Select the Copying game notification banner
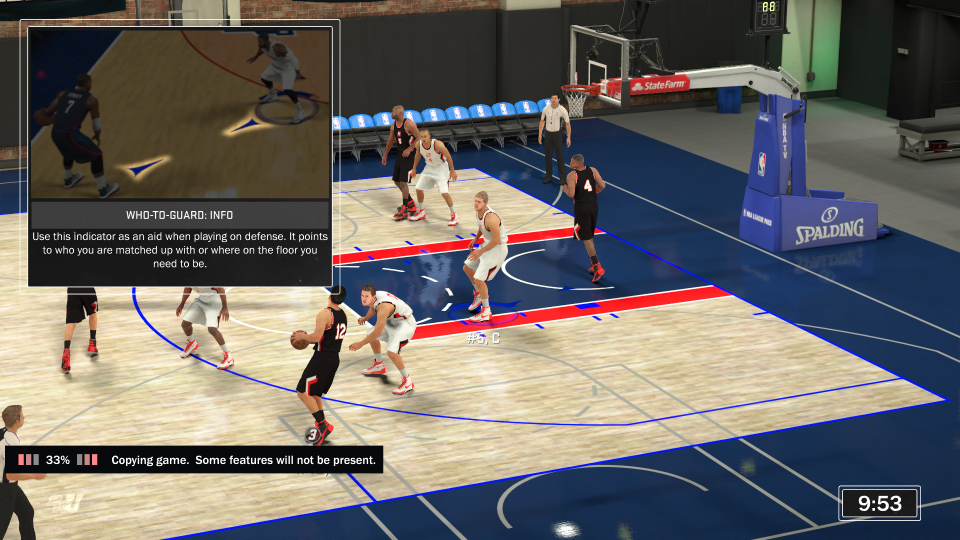 pos(195,460)
